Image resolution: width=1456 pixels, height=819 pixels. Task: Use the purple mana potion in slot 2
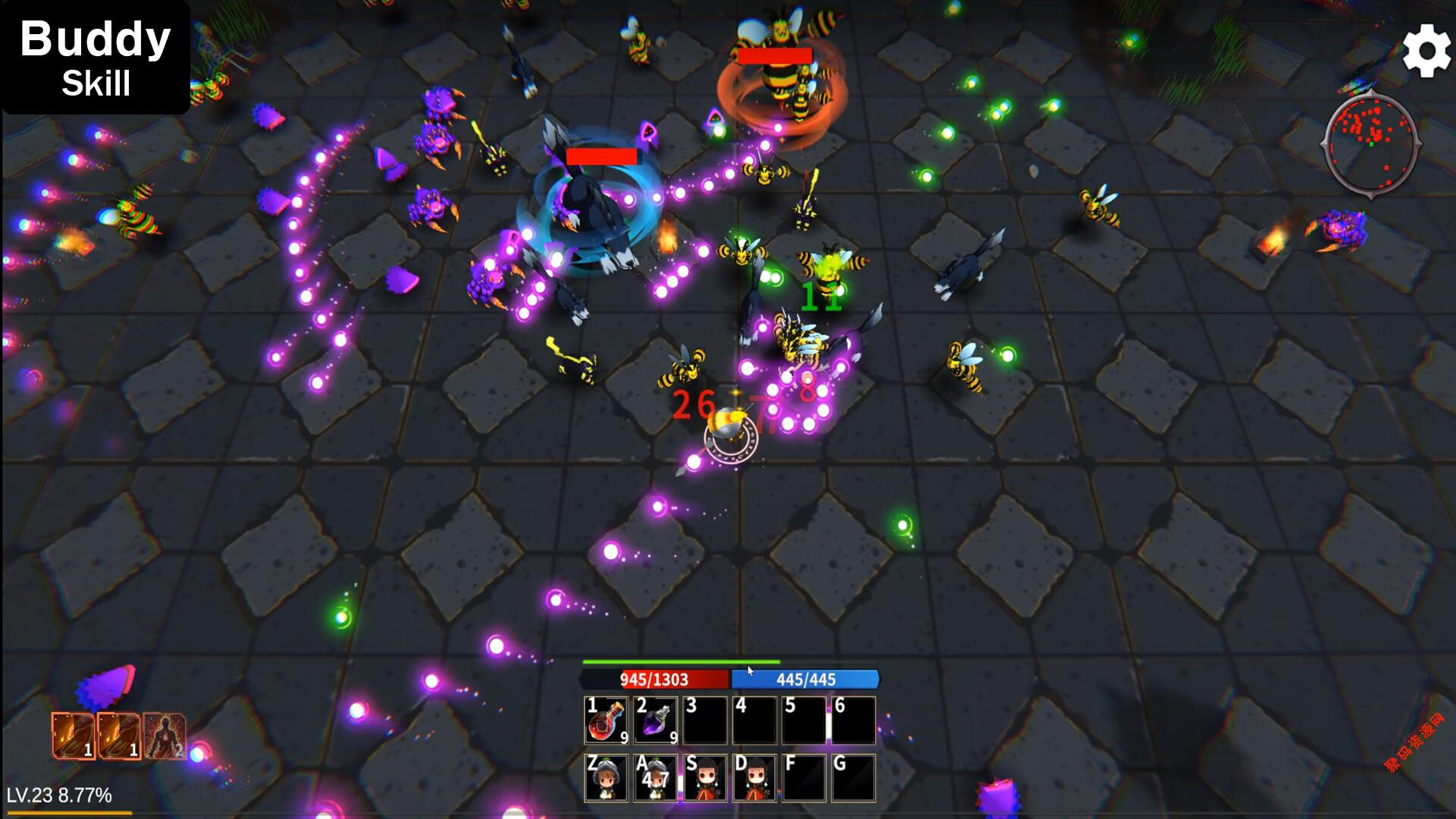pyautogui.click(x=656, y=720)
